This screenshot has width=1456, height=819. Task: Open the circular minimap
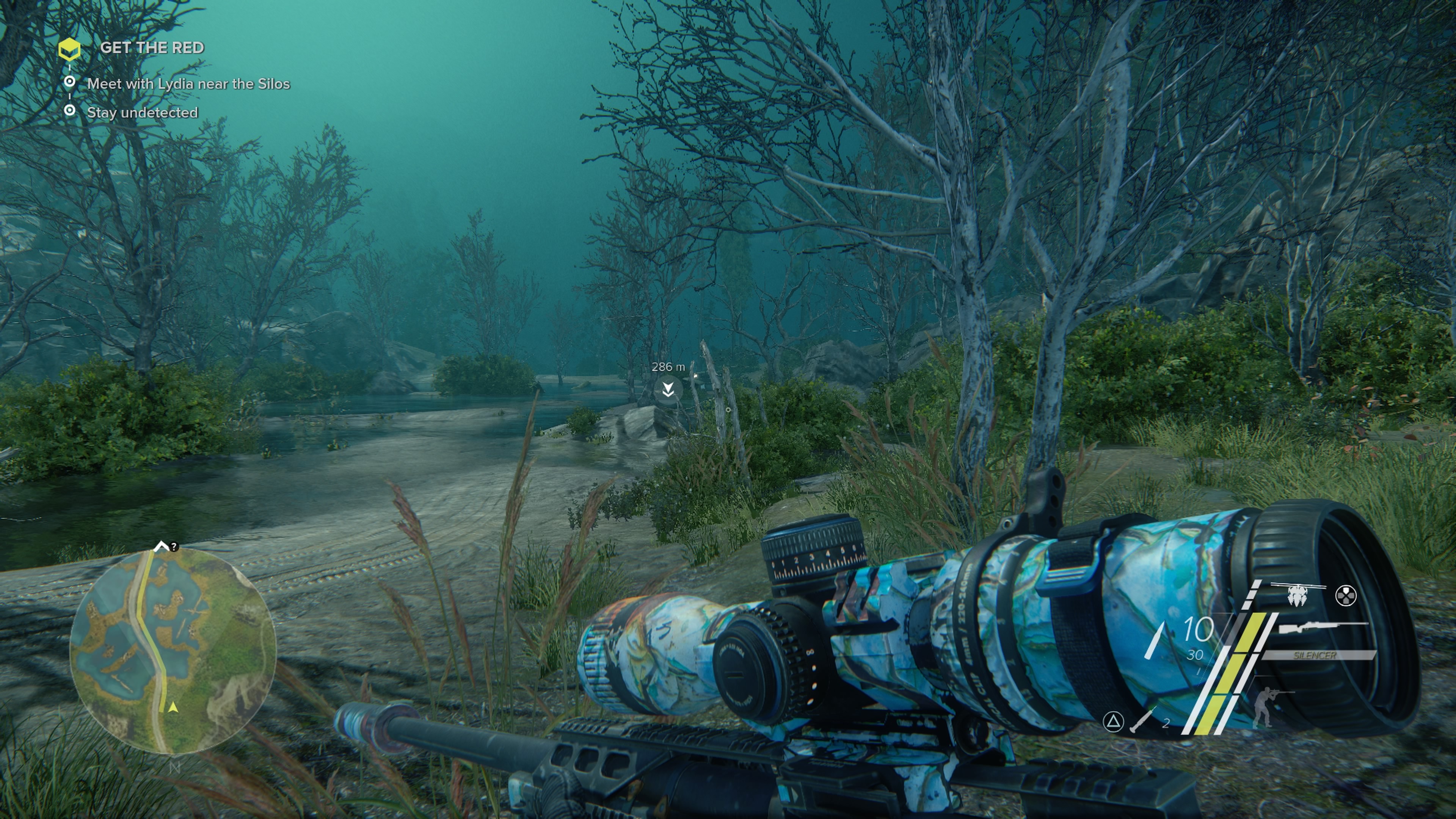[x=173, y=651]
